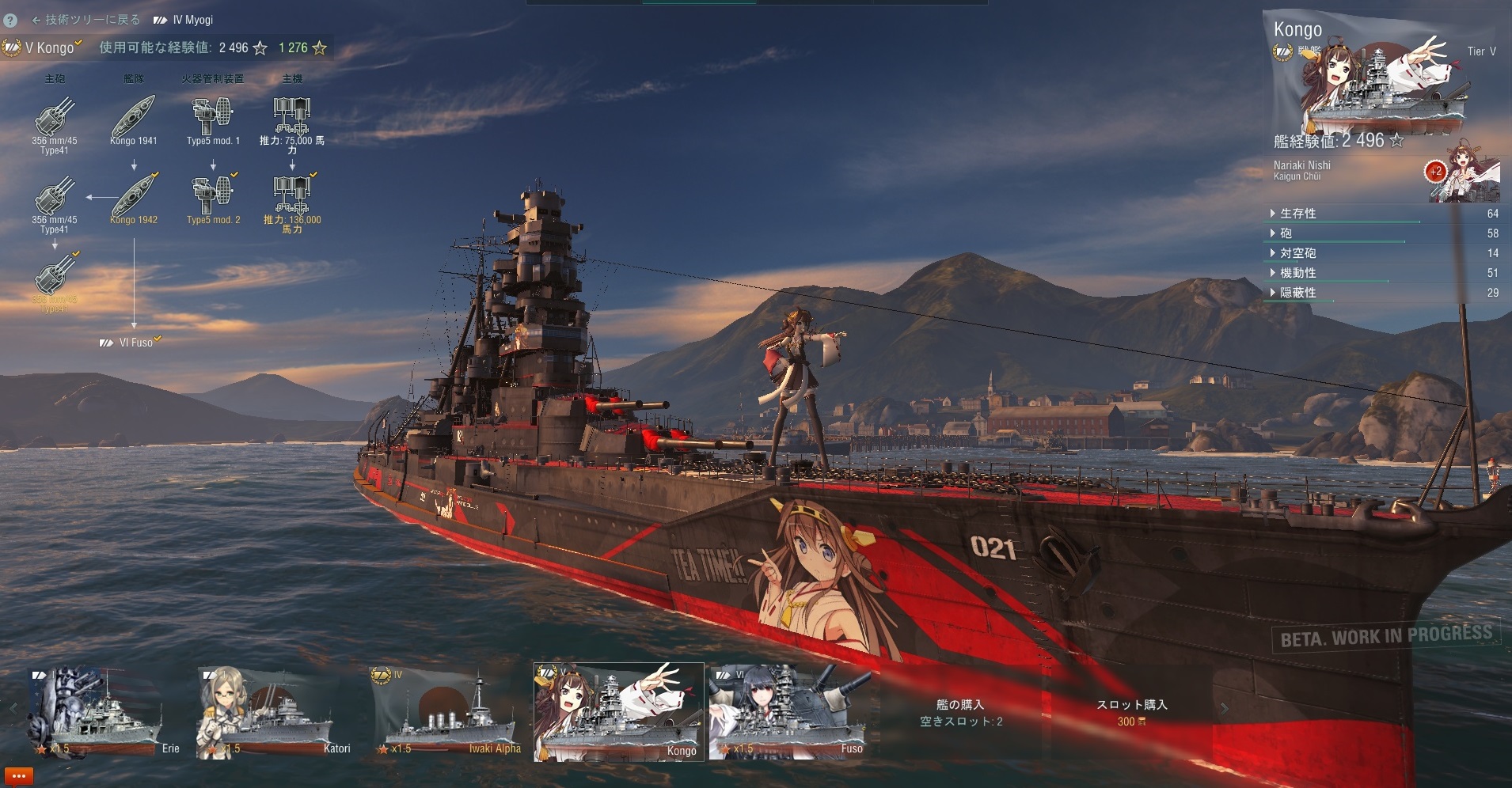
Task: Select the Kongo 1941 hull module
Action: 133,119
